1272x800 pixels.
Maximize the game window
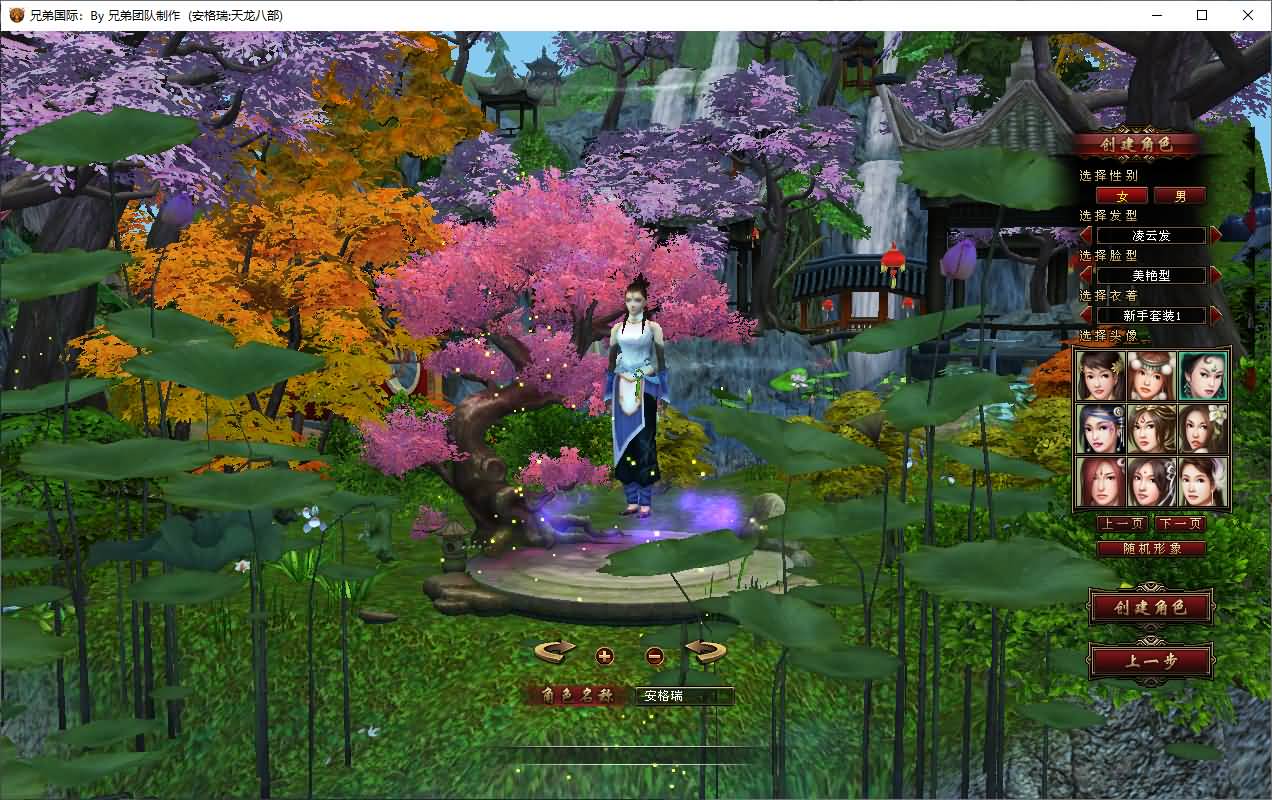(x=1202, y=15)
